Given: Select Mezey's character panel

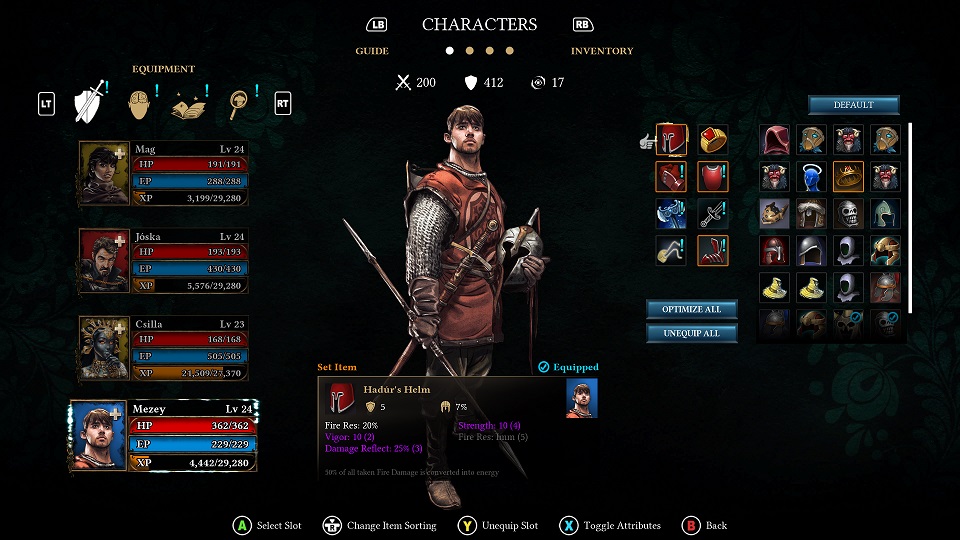Looking at the screenshot, I should pos(164,437).
